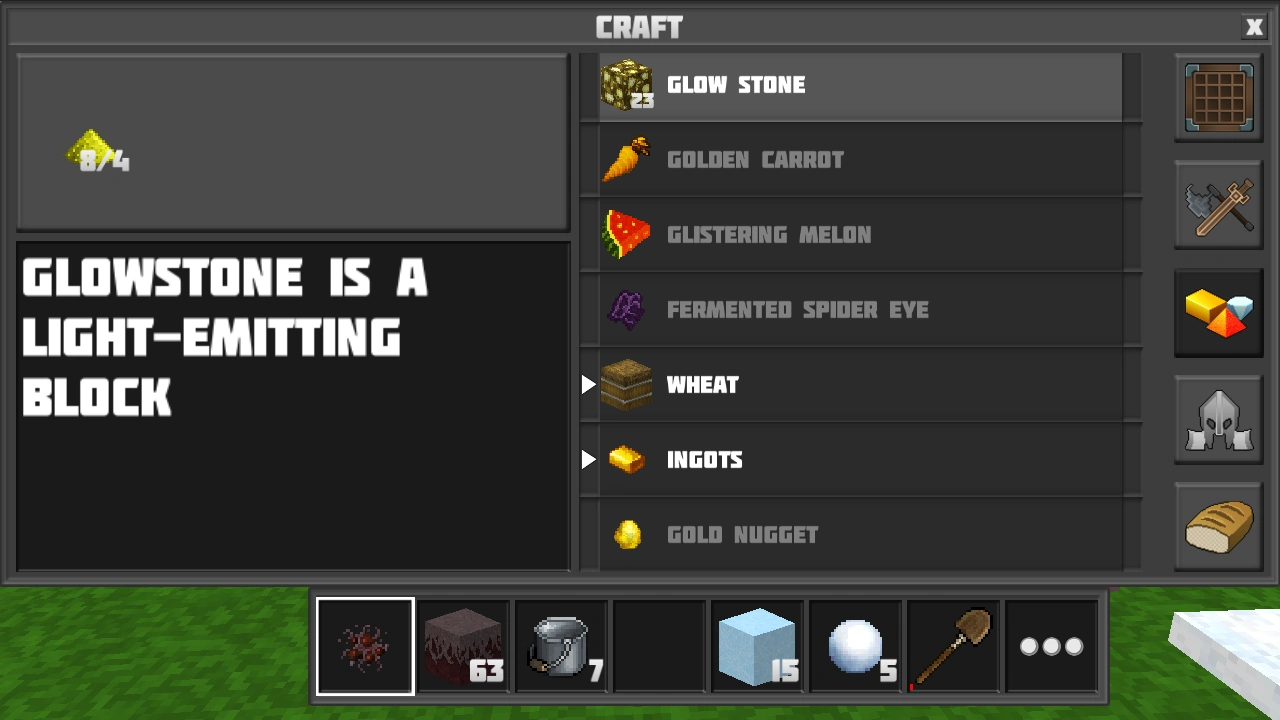Expand the Ingots recipe group
1280x720 pixels.
[588, 460]
